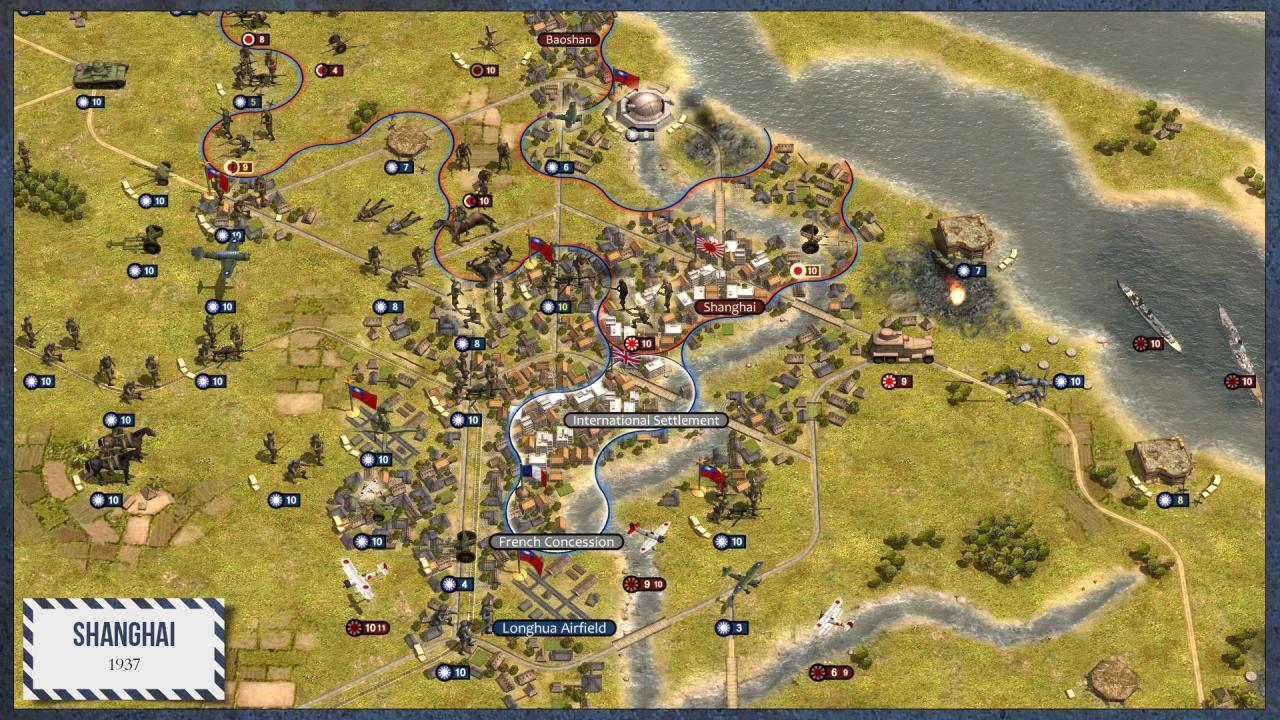Open the Shanghai city label
The height and width of the screenshot is (720, 1280).
point(731,308)
